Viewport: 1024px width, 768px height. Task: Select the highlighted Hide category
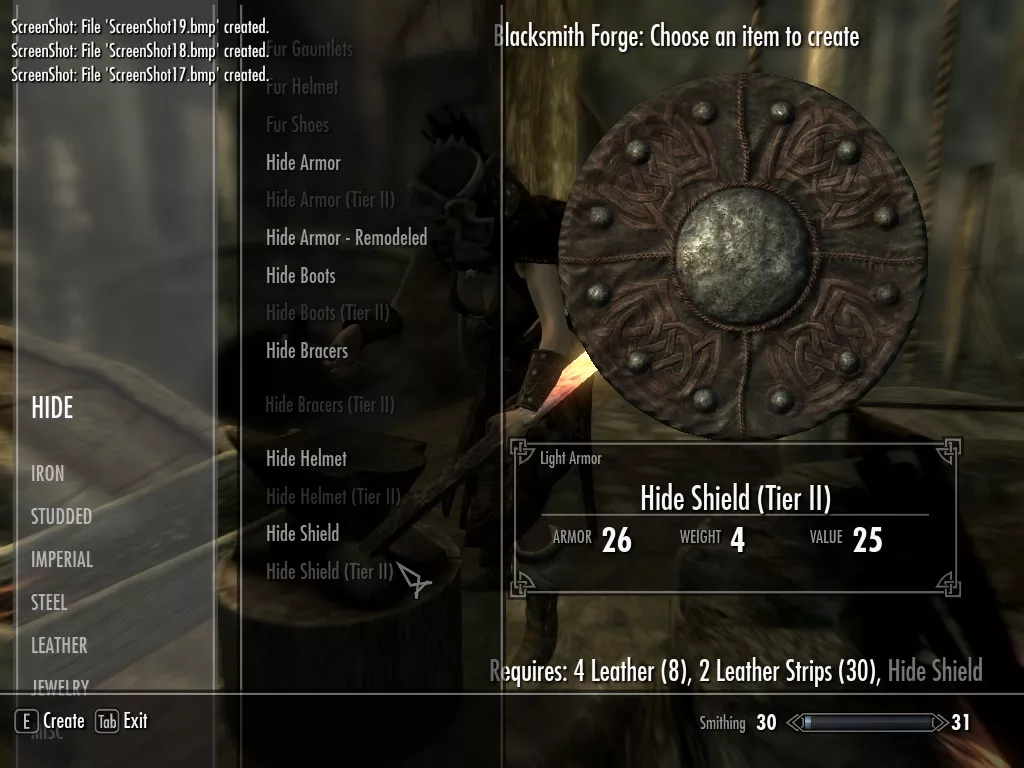(x=52, y=408)
